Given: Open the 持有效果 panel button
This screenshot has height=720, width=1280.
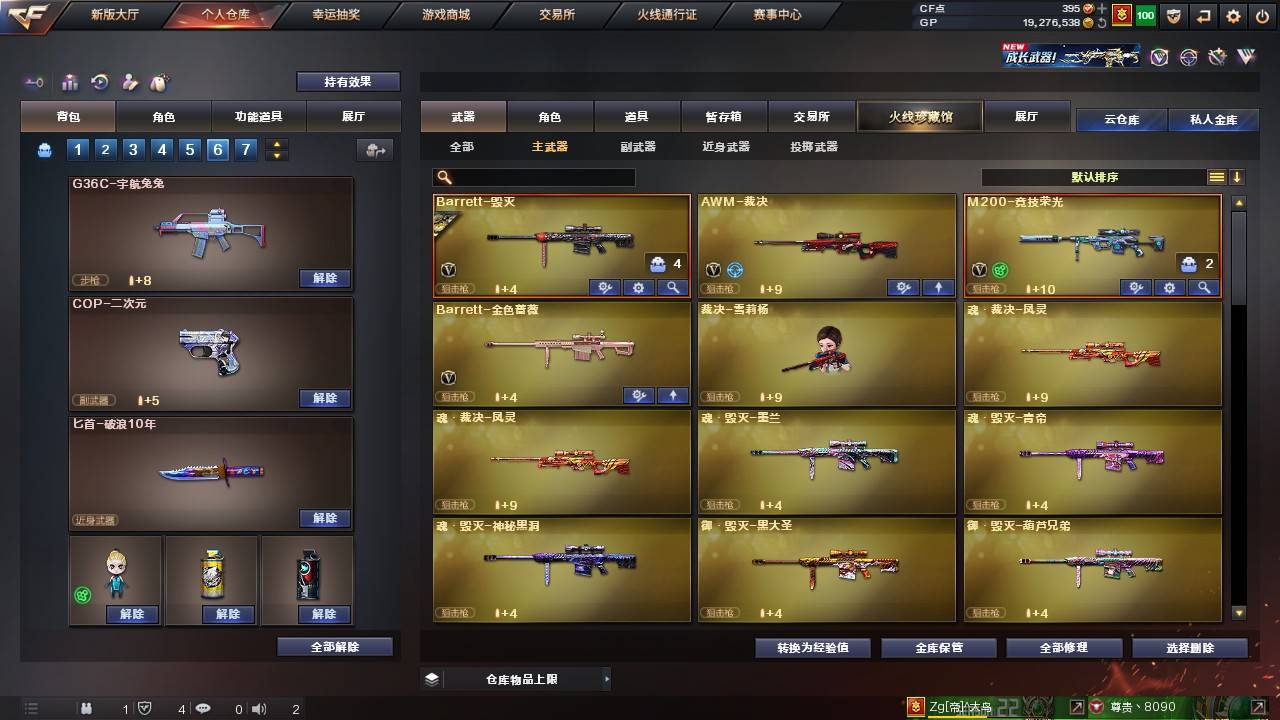Looking at the screenshot, I should click(x=347, y=81).
